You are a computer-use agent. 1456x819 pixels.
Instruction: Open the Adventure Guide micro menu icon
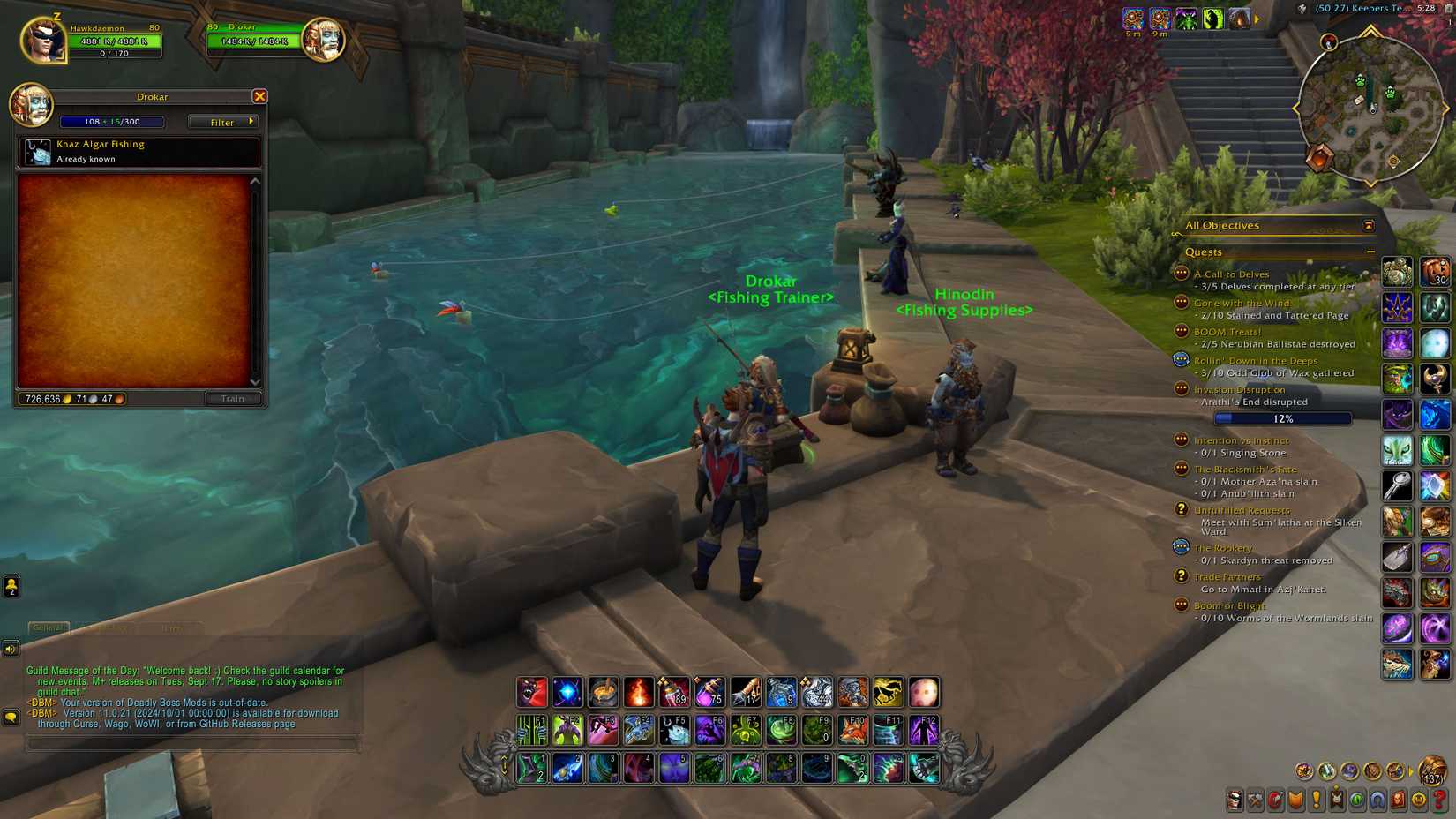tap(1398, 801)
